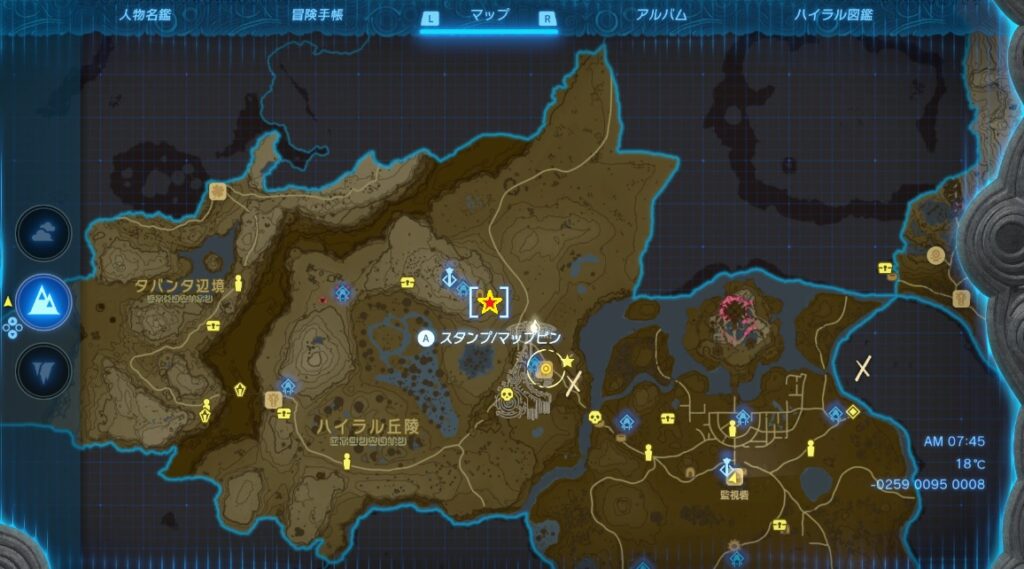Select the マップ map tab

489,15
